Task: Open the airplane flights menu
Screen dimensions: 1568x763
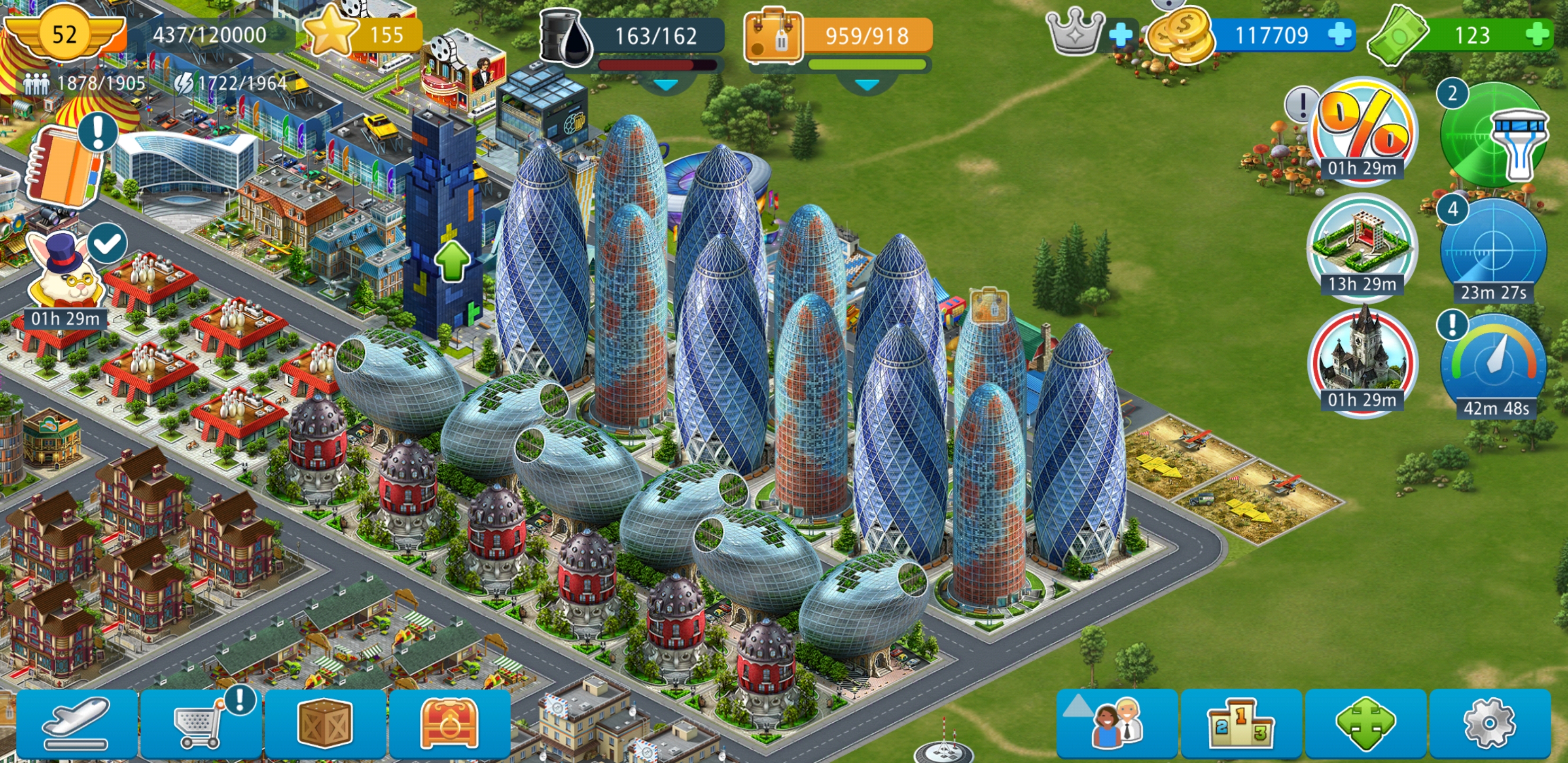Action: click(77, 723)
